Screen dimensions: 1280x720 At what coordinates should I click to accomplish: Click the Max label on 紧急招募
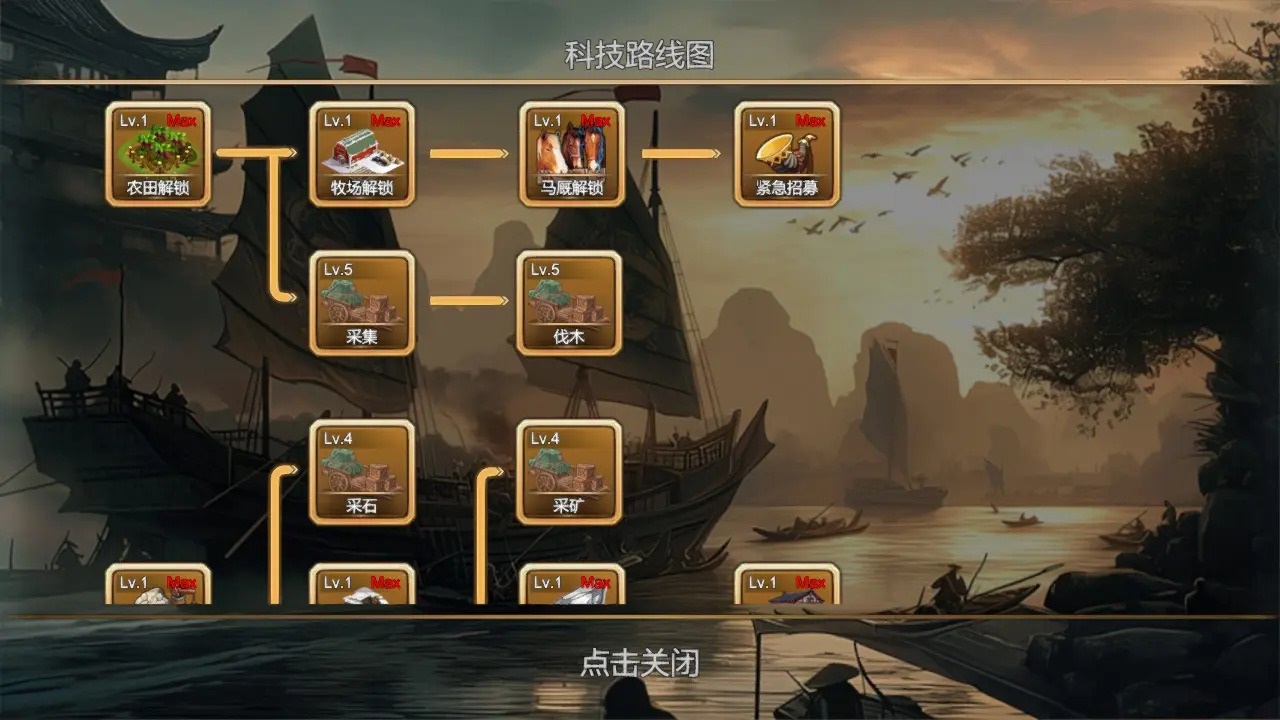[812, 118]
